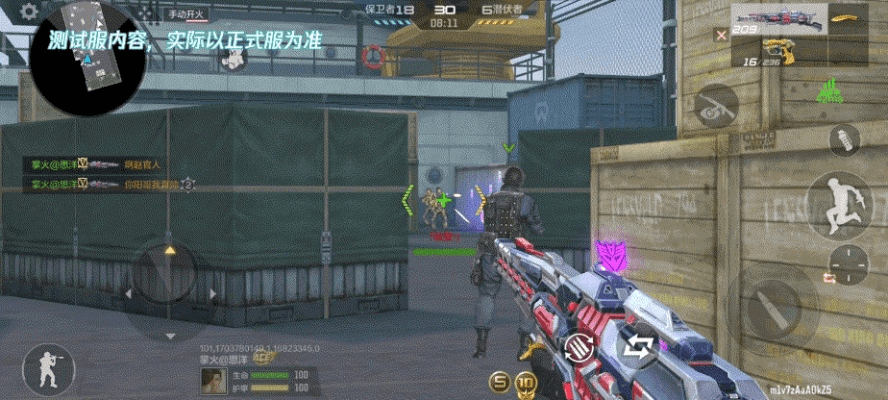This screenshot has width=888, height=400.
Task: Throw a grenade with the grenade button
Action: (845, 140)
